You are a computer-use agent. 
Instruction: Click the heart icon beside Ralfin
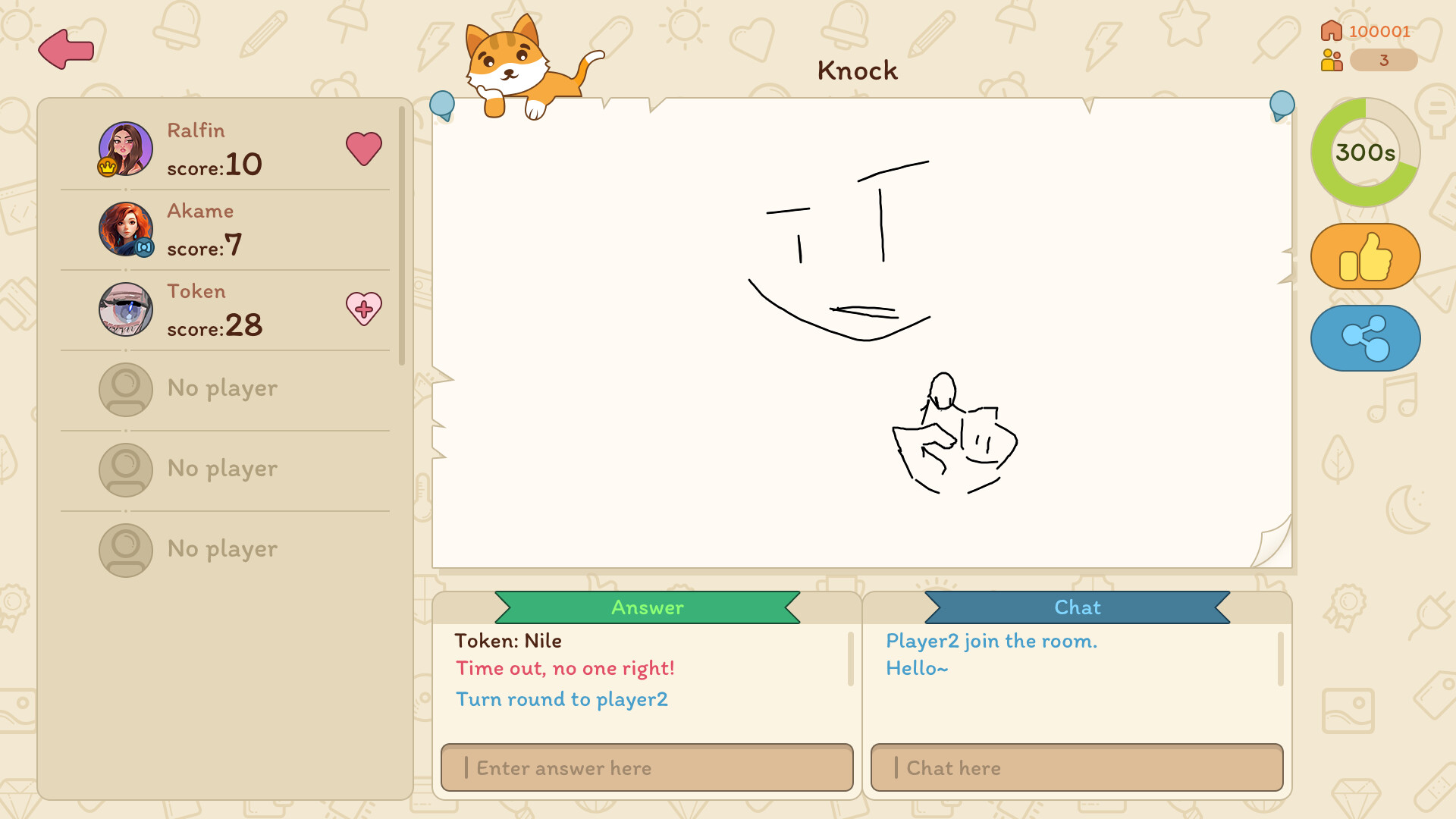pyautogui.click(x=365, y=149)
